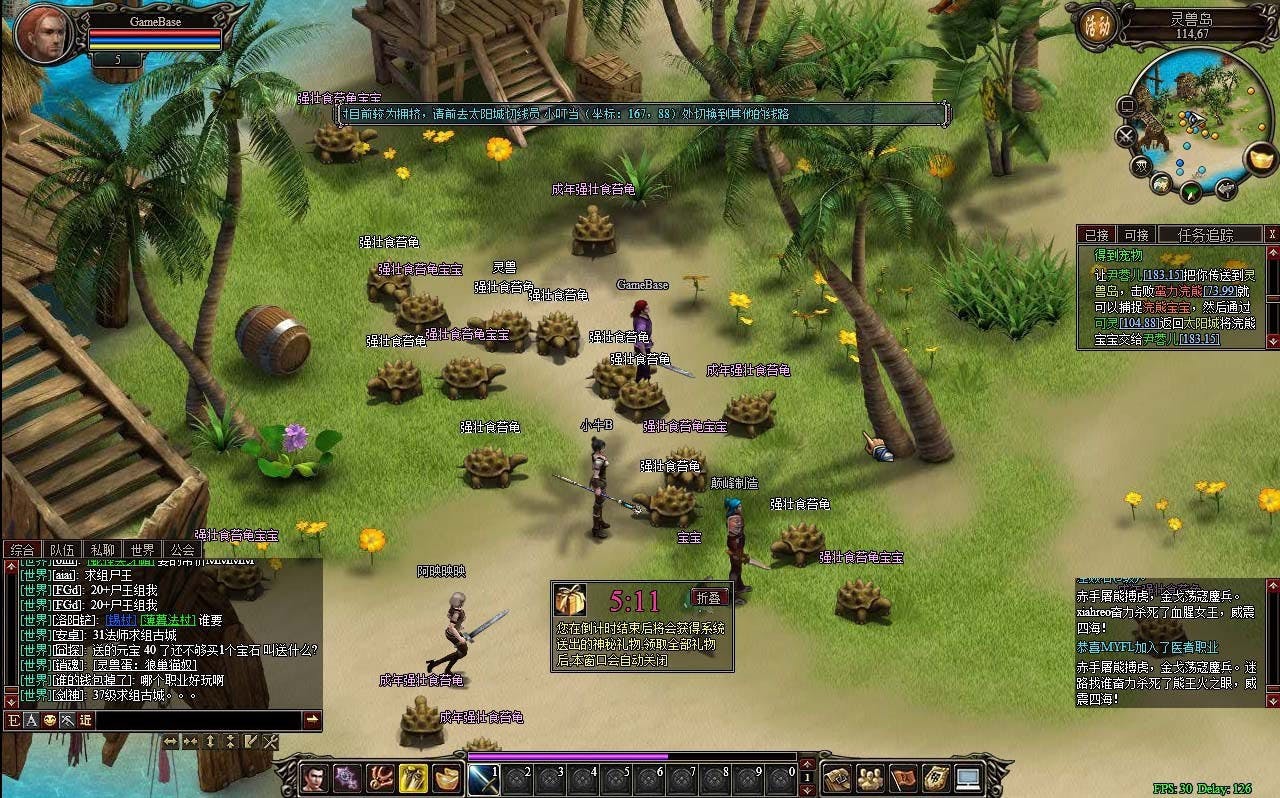
Task: Open the 活动 events button
Action: coord(1093,27)
